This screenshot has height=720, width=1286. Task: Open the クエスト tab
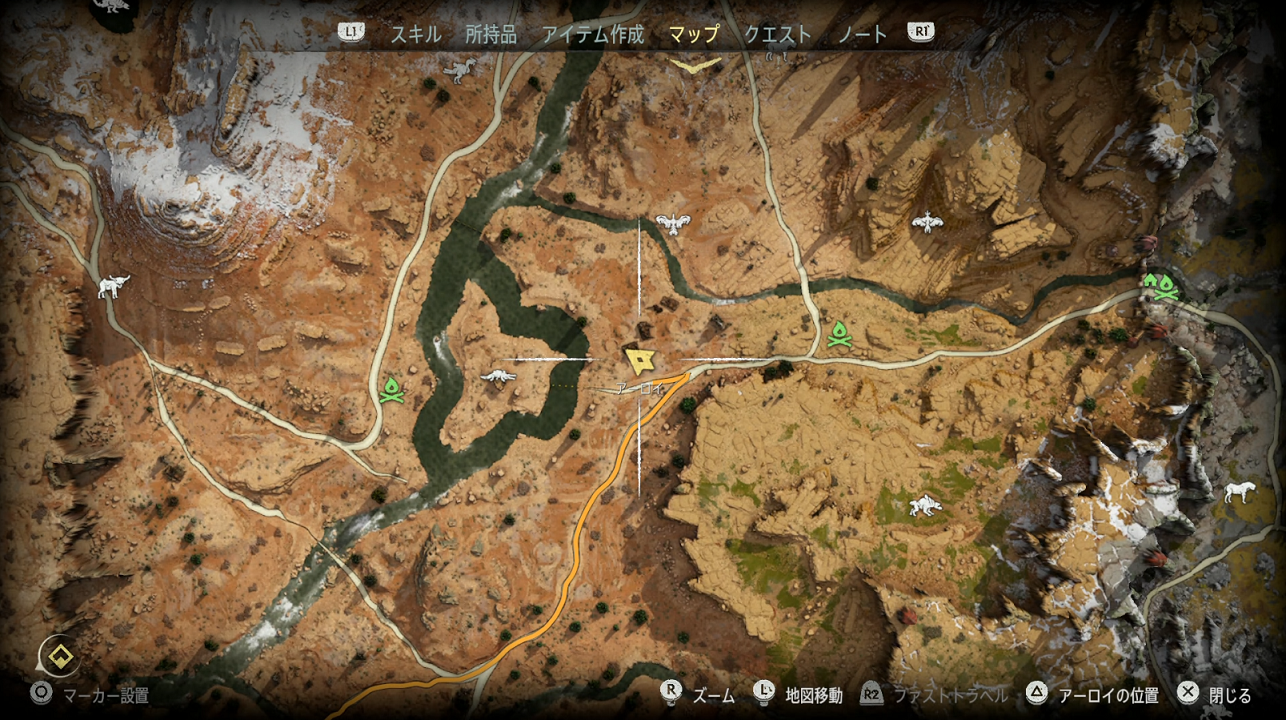(x=777, y=33)
